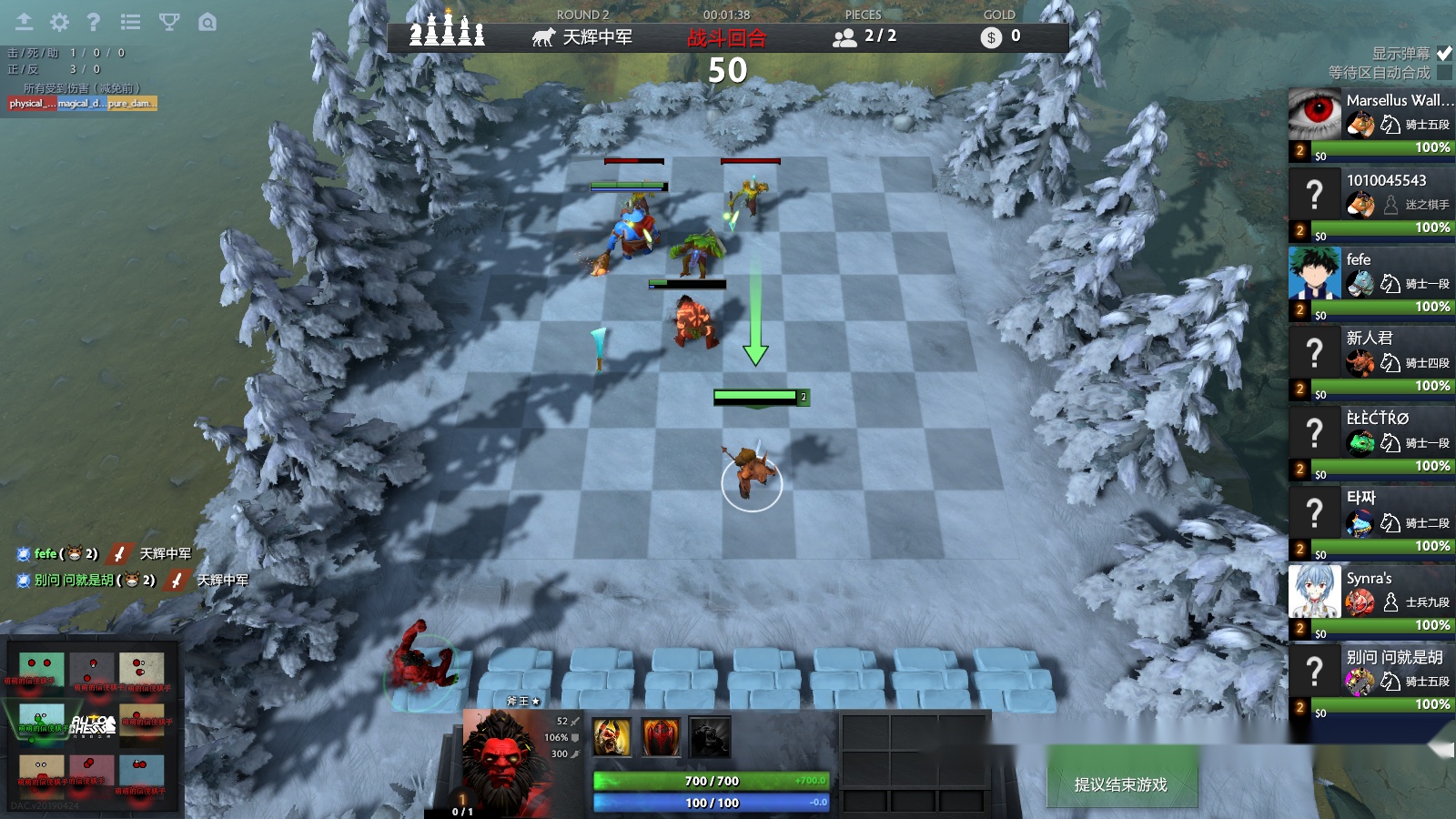This screenshot has height=819, width=1456.
Task: Activate Axe's first ability icon
Action: coord(612,737)
